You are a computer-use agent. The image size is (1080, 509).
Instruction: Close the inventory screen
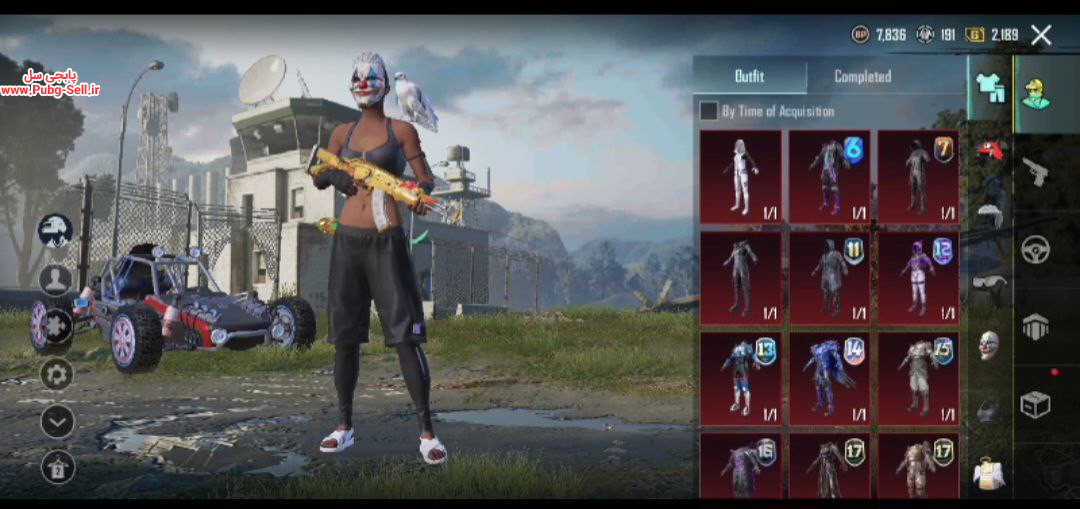point(1041,36)
